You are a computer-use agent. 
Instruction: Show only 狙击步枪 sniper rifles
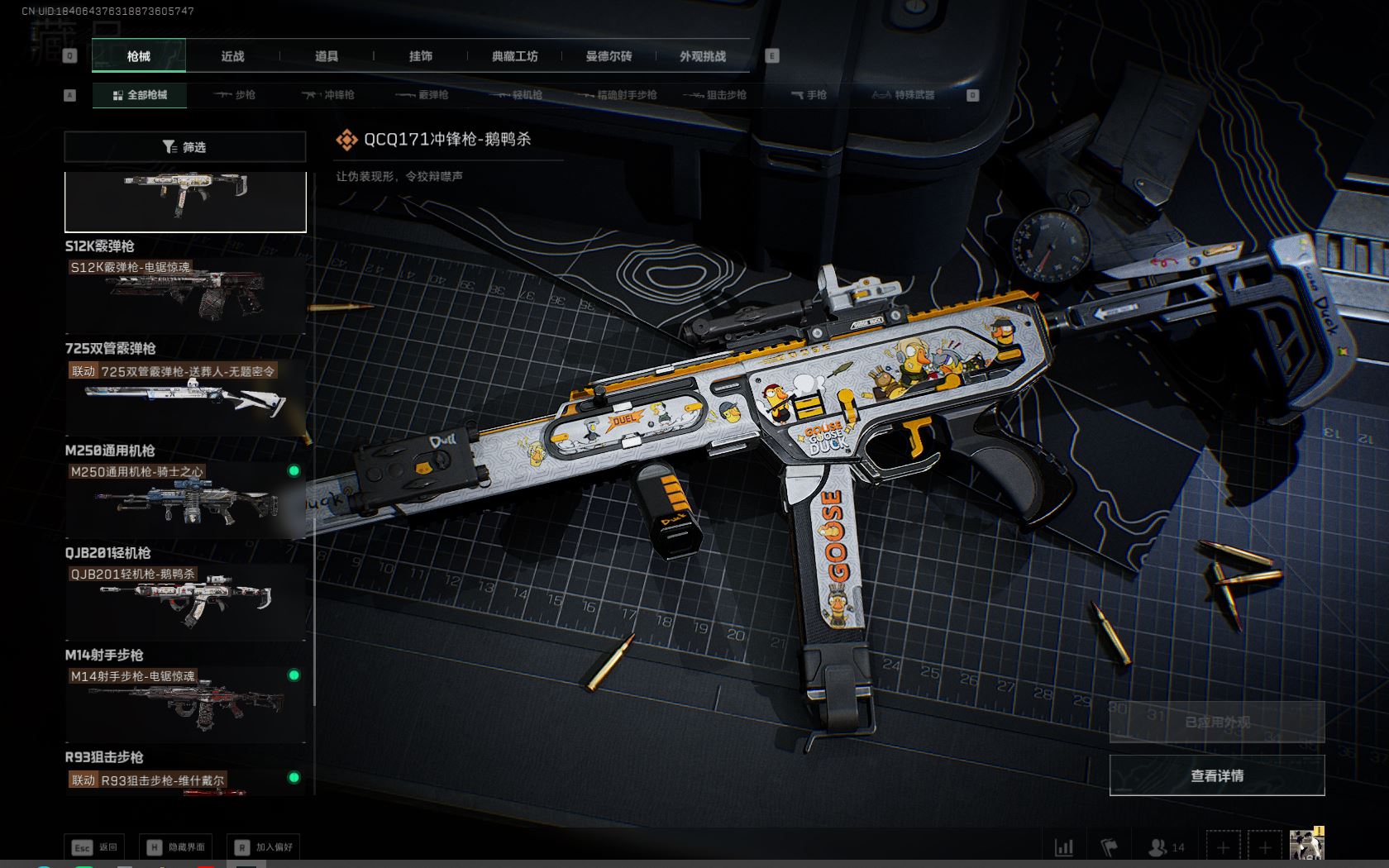pyautogui.click(x=716, y=95)
